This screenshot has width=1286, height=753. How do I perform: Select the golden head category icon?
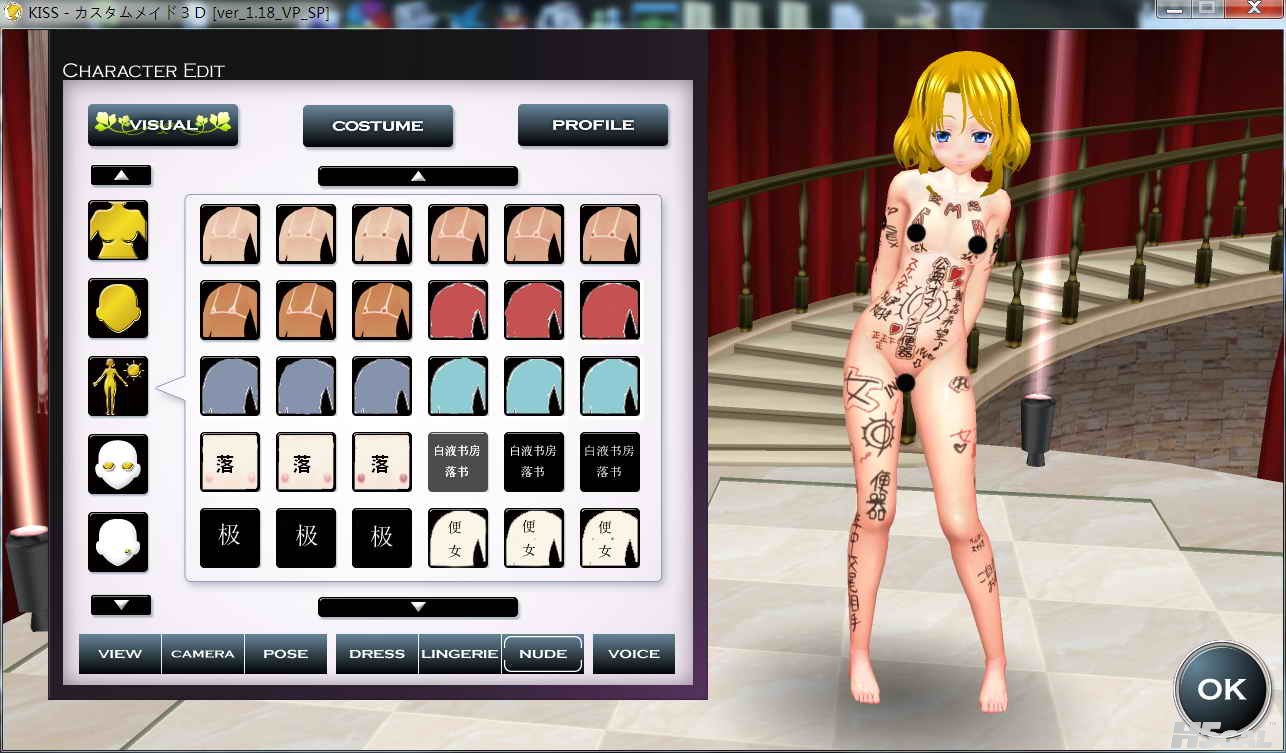(118, 308)
